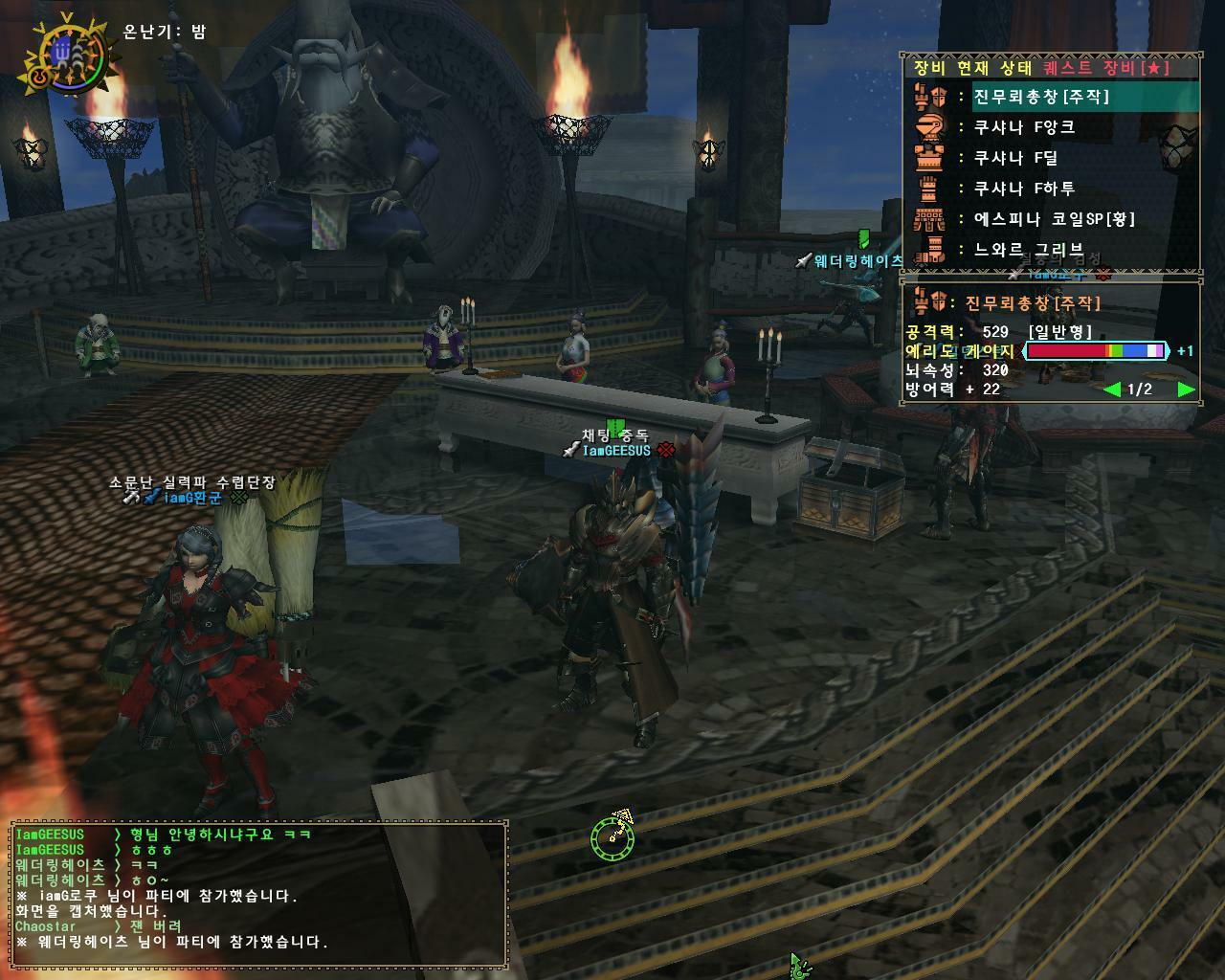Select the 에스피나 코일SP[황] waist row

pos(1054,219)
